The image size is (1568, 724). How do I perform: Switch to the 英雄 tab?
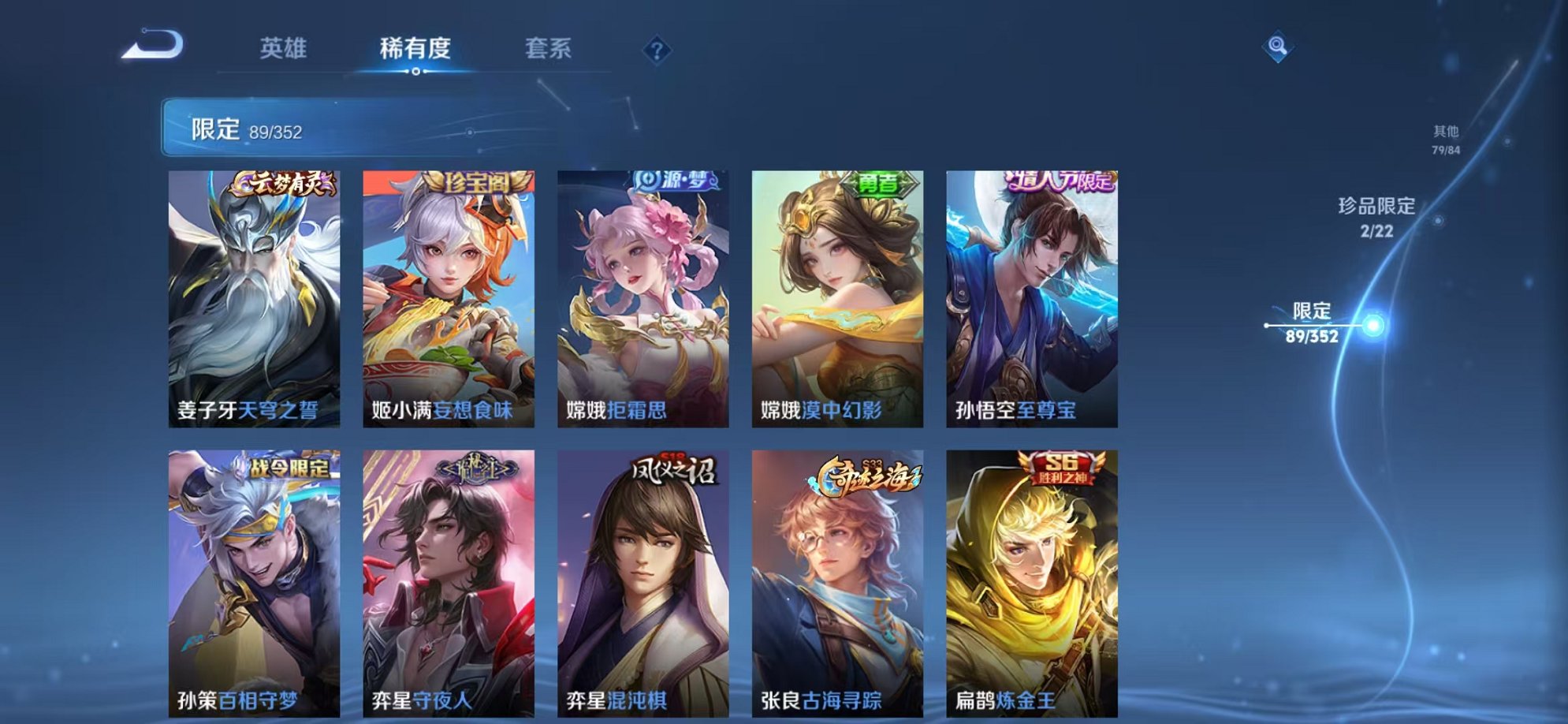click(285, 49)
